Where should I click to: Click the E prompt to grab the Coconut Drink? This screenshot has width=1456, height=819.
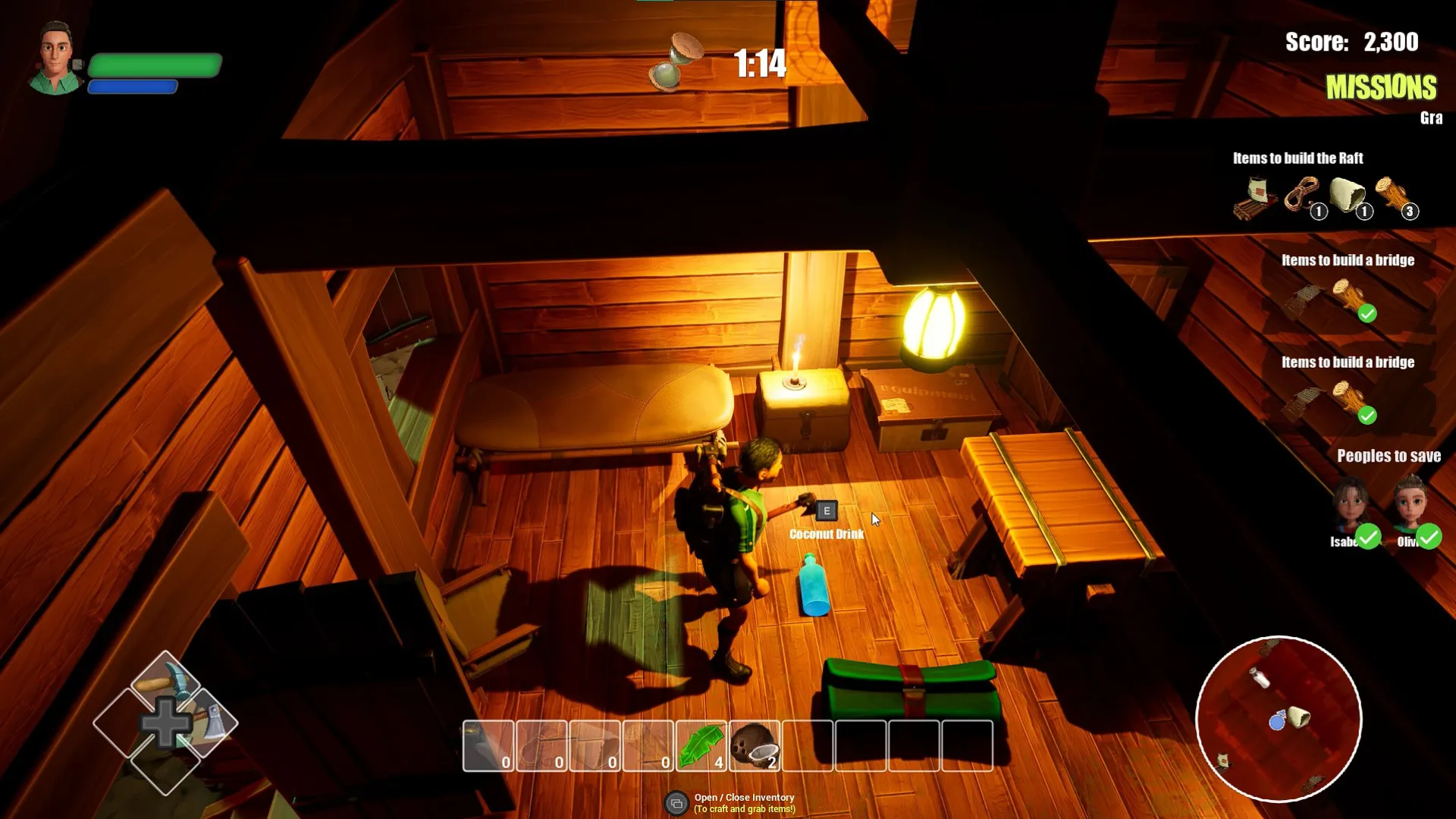tap(826, 511)
